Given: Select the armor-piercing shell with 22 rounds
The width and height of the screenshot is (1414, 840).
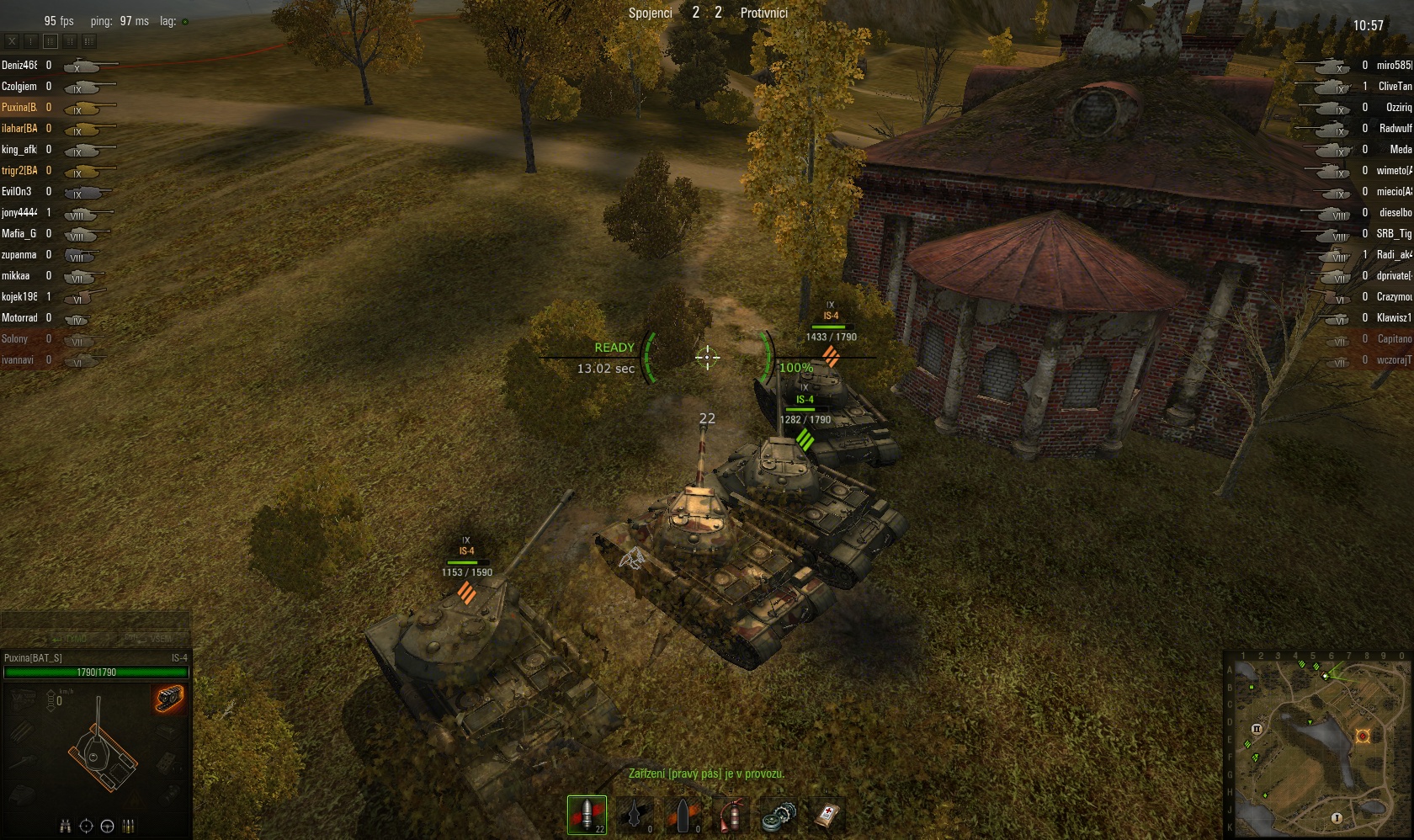Looking at the screenshot, I should [x=587, y=815].
